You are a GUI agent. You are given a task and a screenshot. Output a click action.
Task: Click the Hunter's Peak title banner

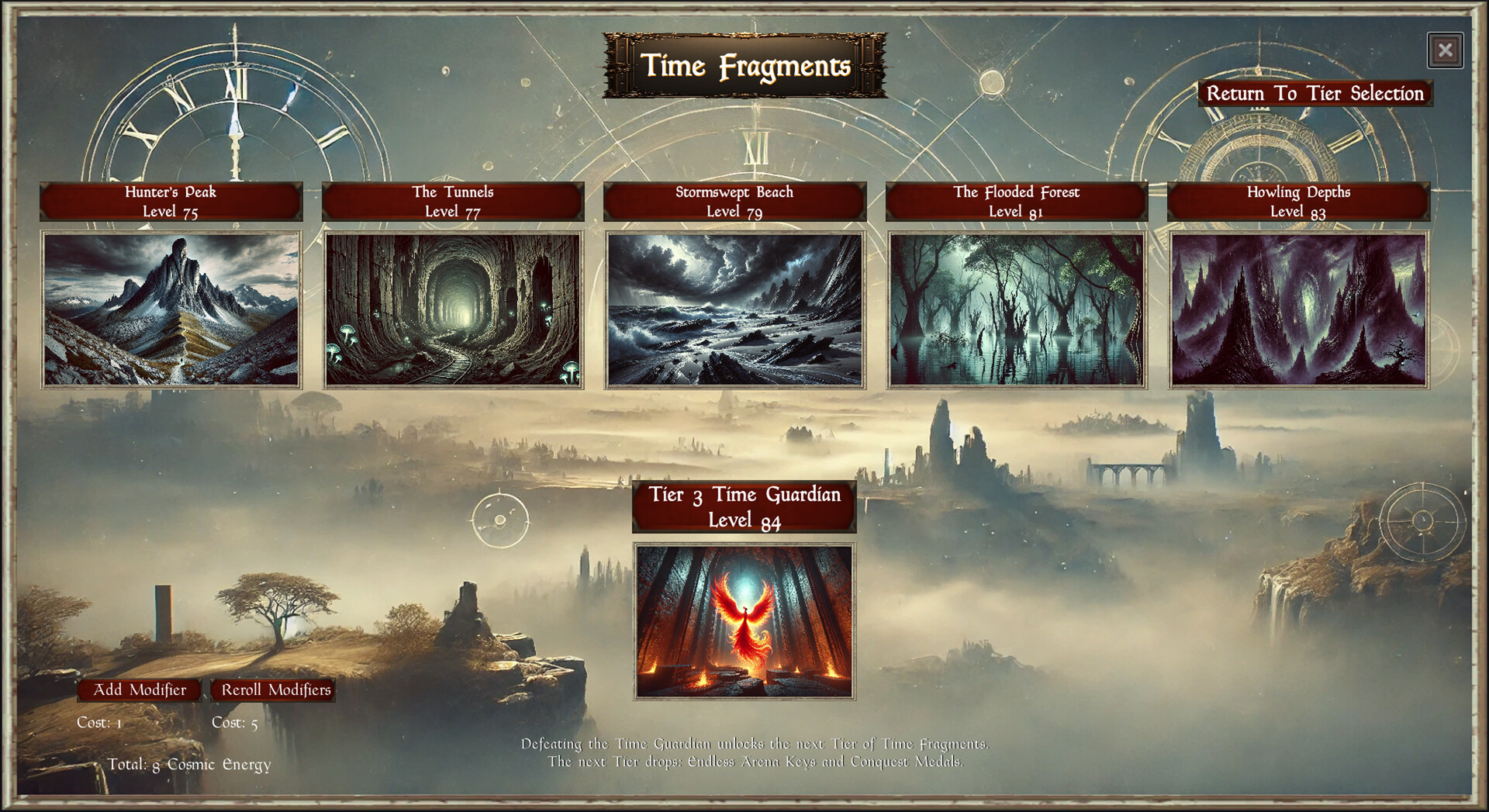(171, 202)
